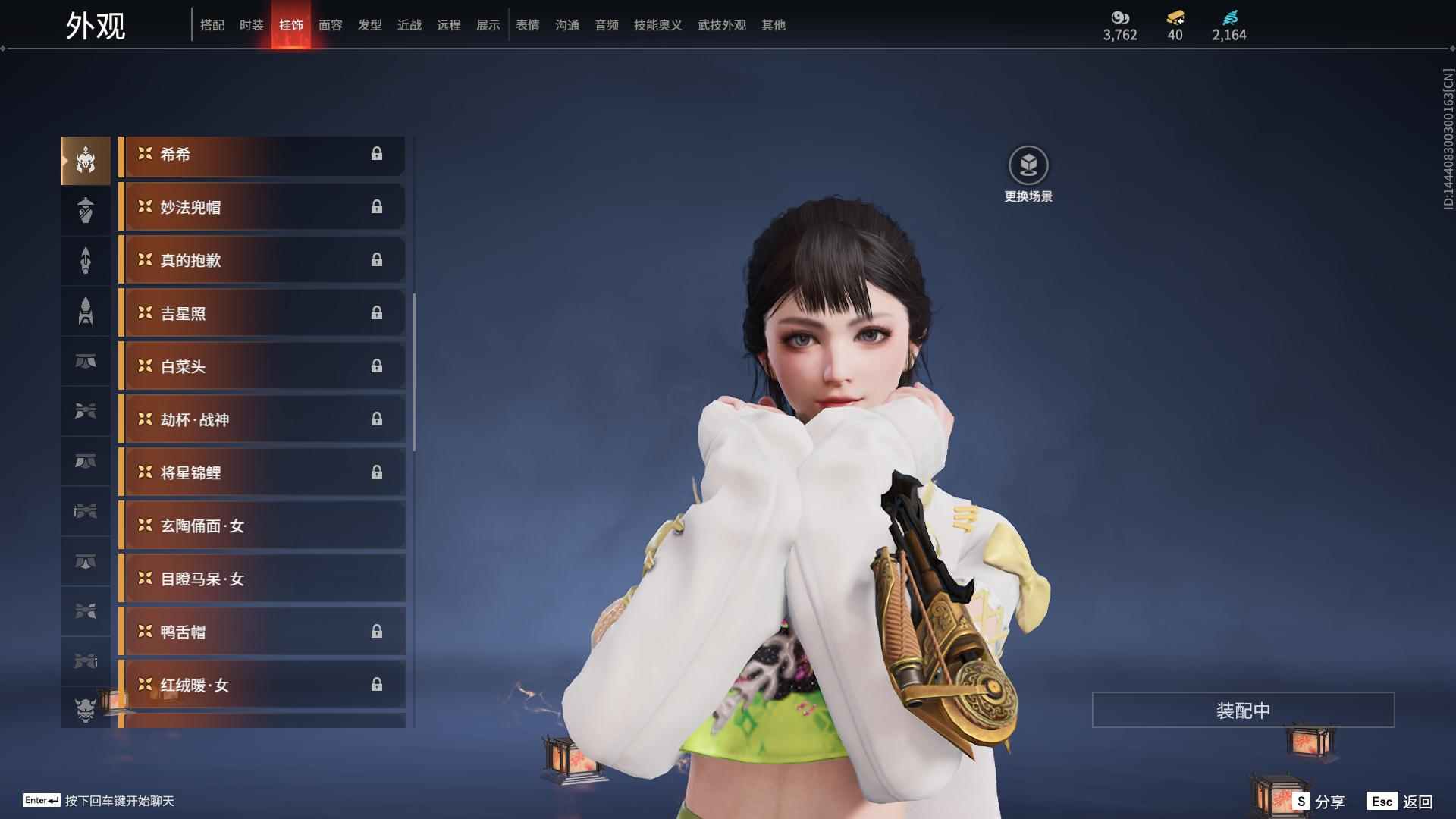Click the 更换场景 scene change icon

[x=1028, y=165]
